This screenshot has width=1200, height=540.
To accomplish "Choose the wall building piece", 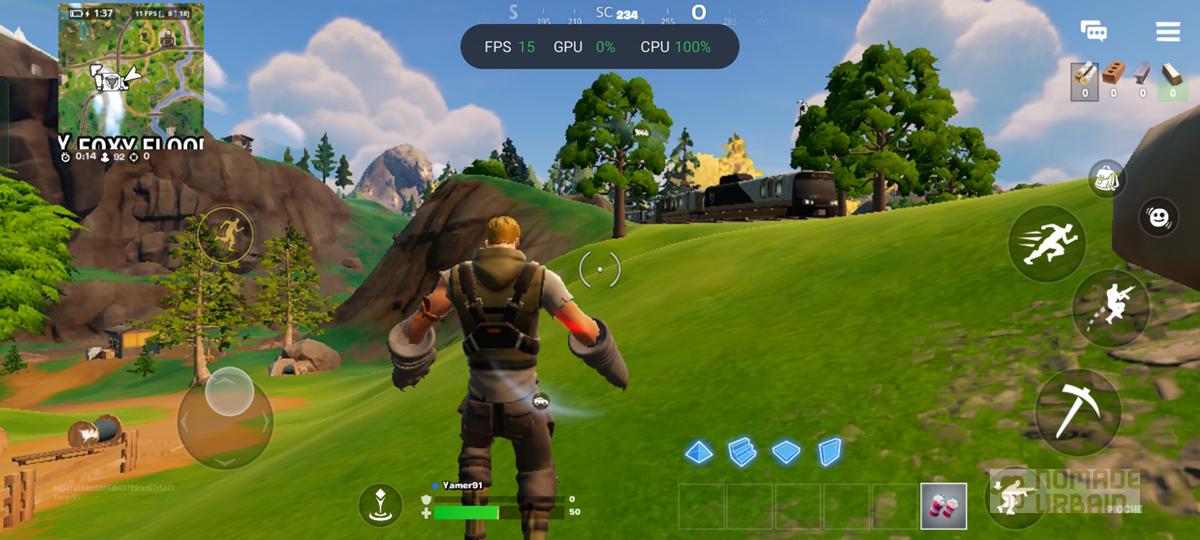I will (x=829, y=452).
